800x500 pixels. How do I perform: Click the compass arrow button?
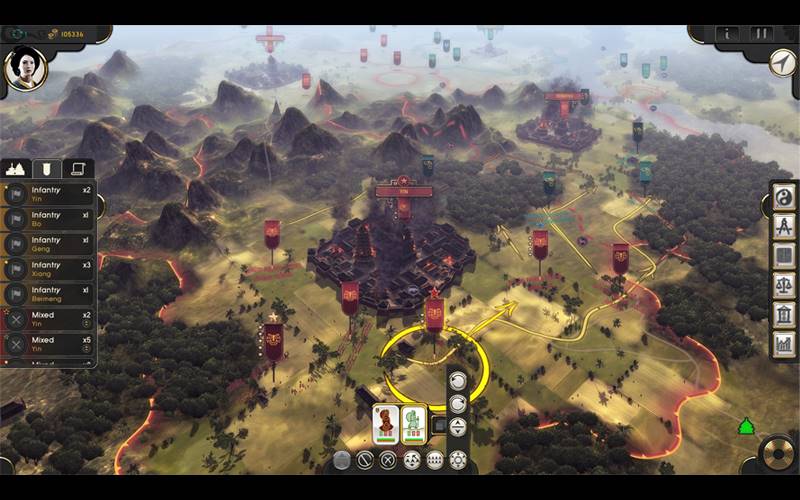[x=782, y=61]
